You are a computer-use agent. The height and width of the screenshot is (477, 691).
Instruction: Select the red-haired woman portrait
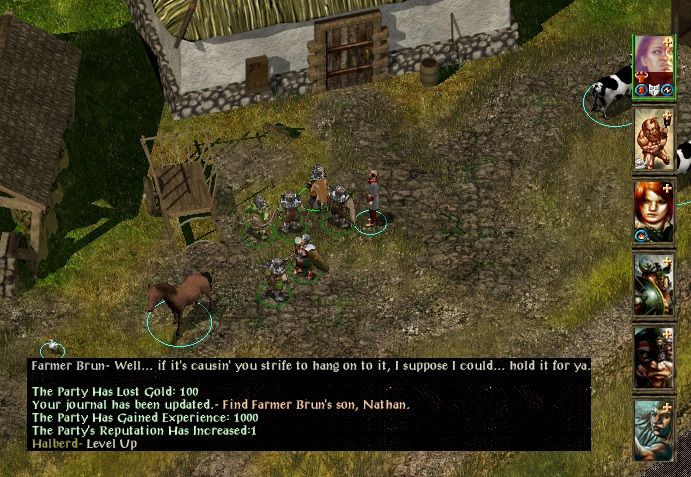(x=652, y=210)
